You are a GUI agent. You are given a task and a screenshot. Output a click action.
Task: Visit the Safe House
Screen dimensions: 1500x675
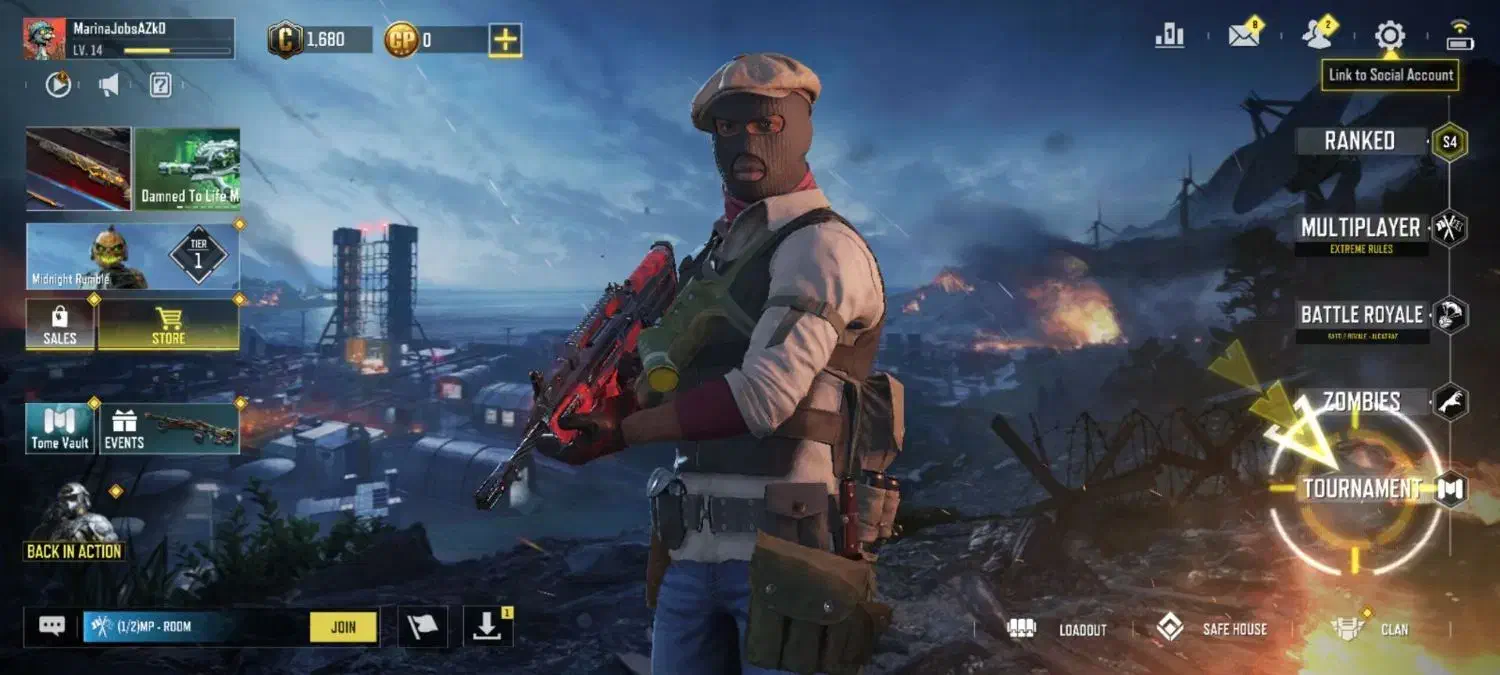tap(1211, 629)
